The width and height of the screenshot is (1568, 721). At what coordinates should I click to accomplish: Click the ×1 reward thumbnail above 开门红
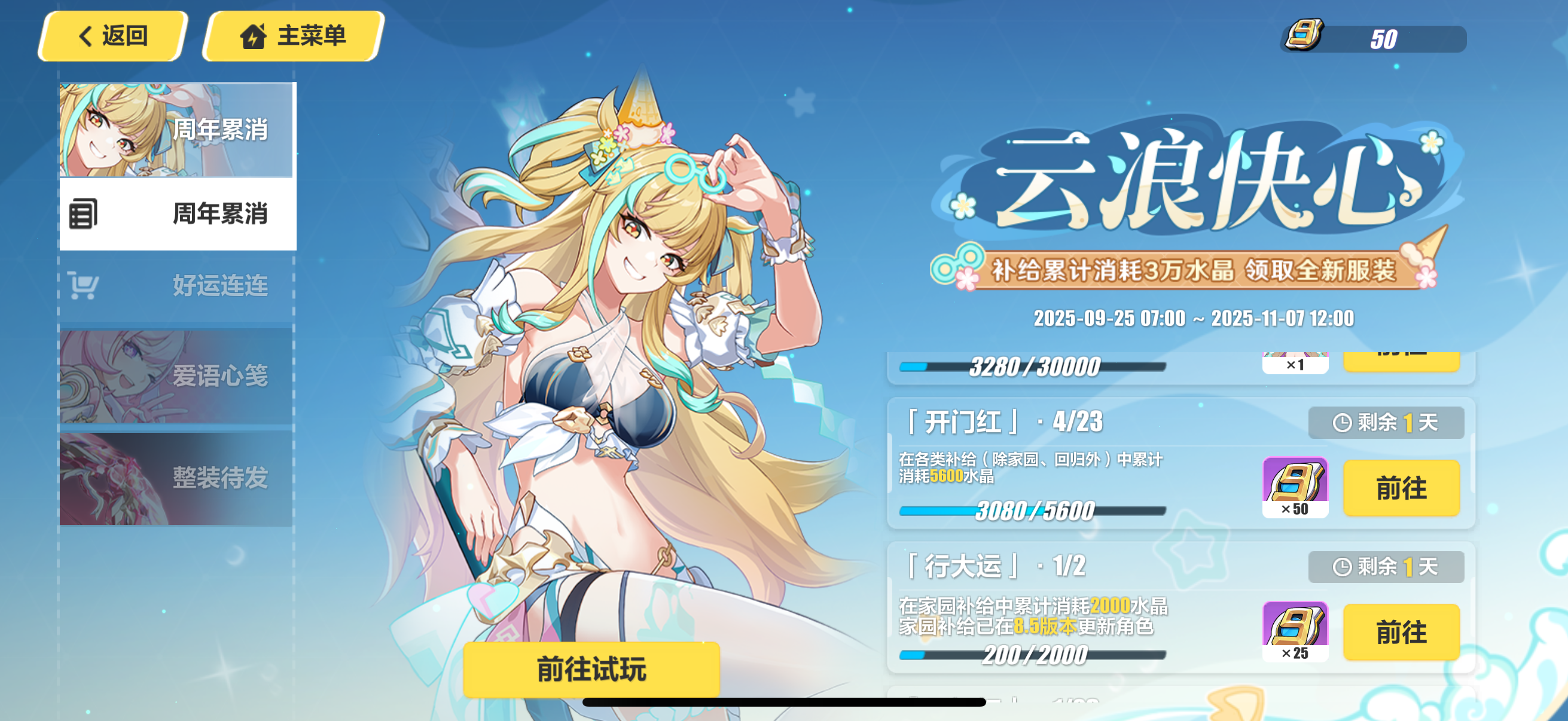click(1297, 363)
